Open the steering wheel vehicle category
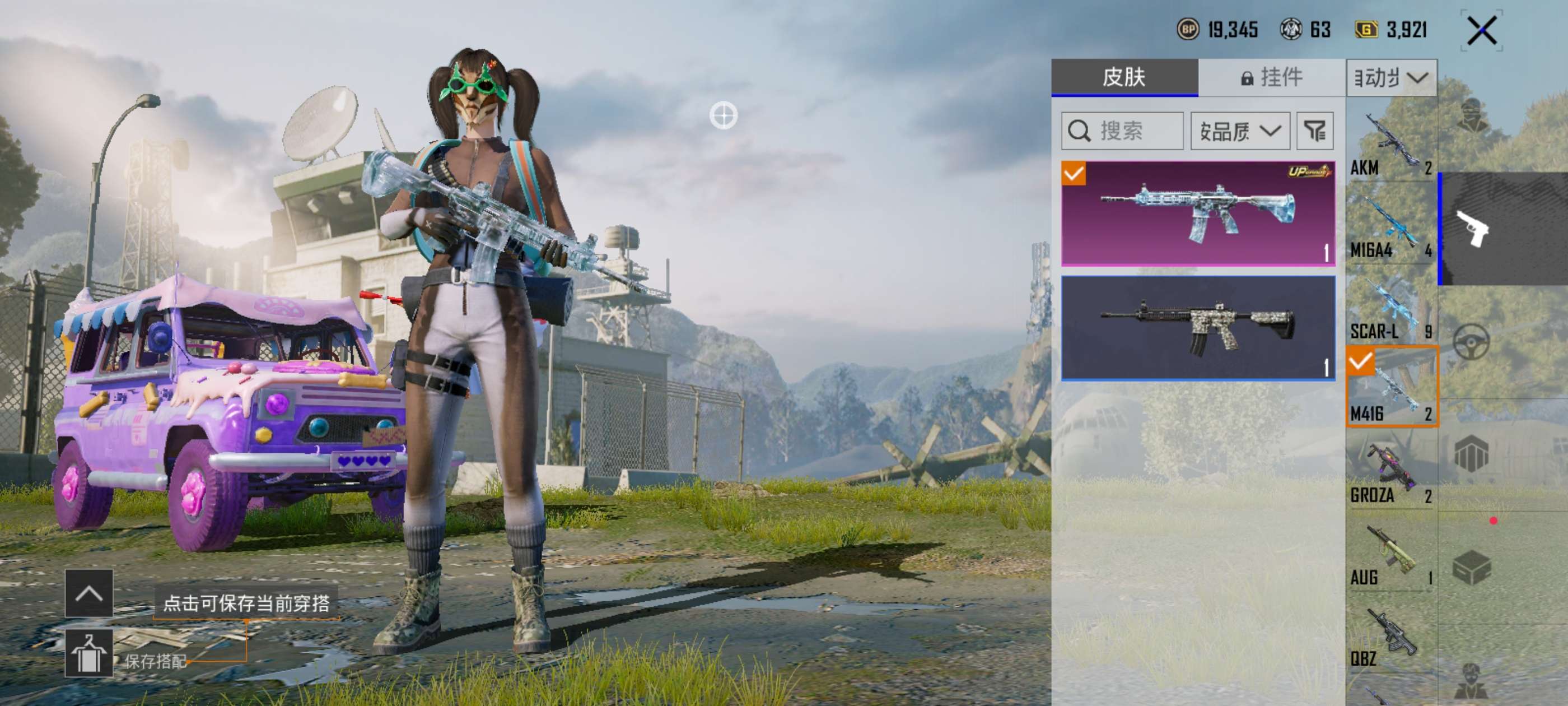 [x=1472, y=341]
